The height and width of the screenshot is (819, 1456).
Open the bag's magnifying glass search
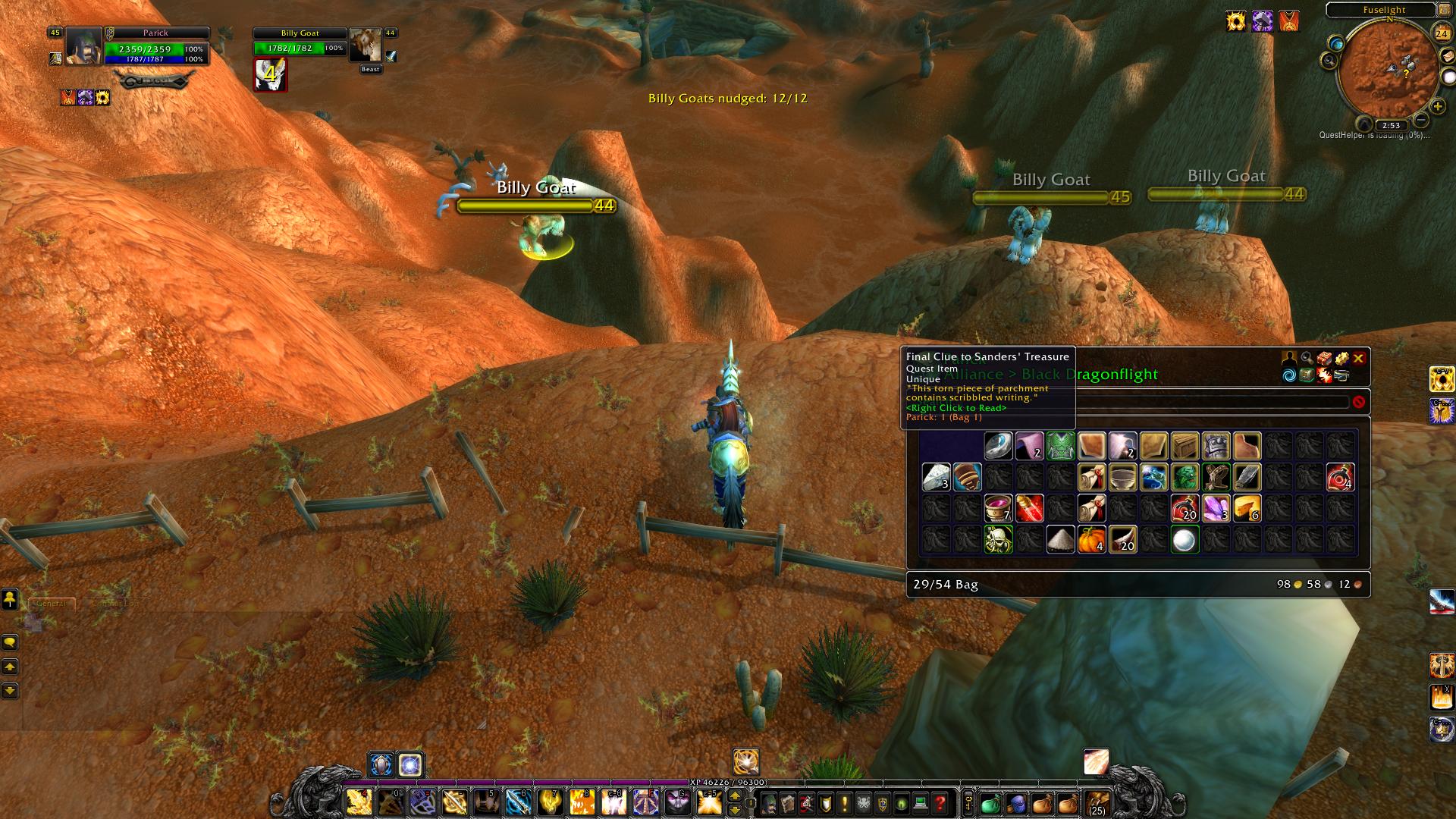click(x=1307, y=358)
